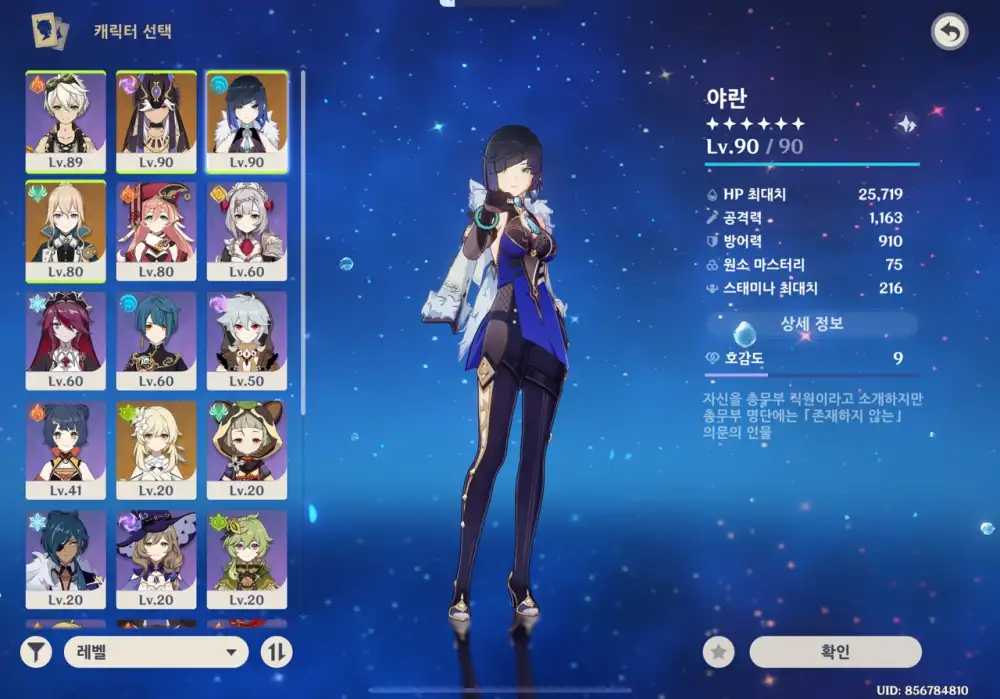Choose Noelle's Lv.60 character card

pos(247,231)
